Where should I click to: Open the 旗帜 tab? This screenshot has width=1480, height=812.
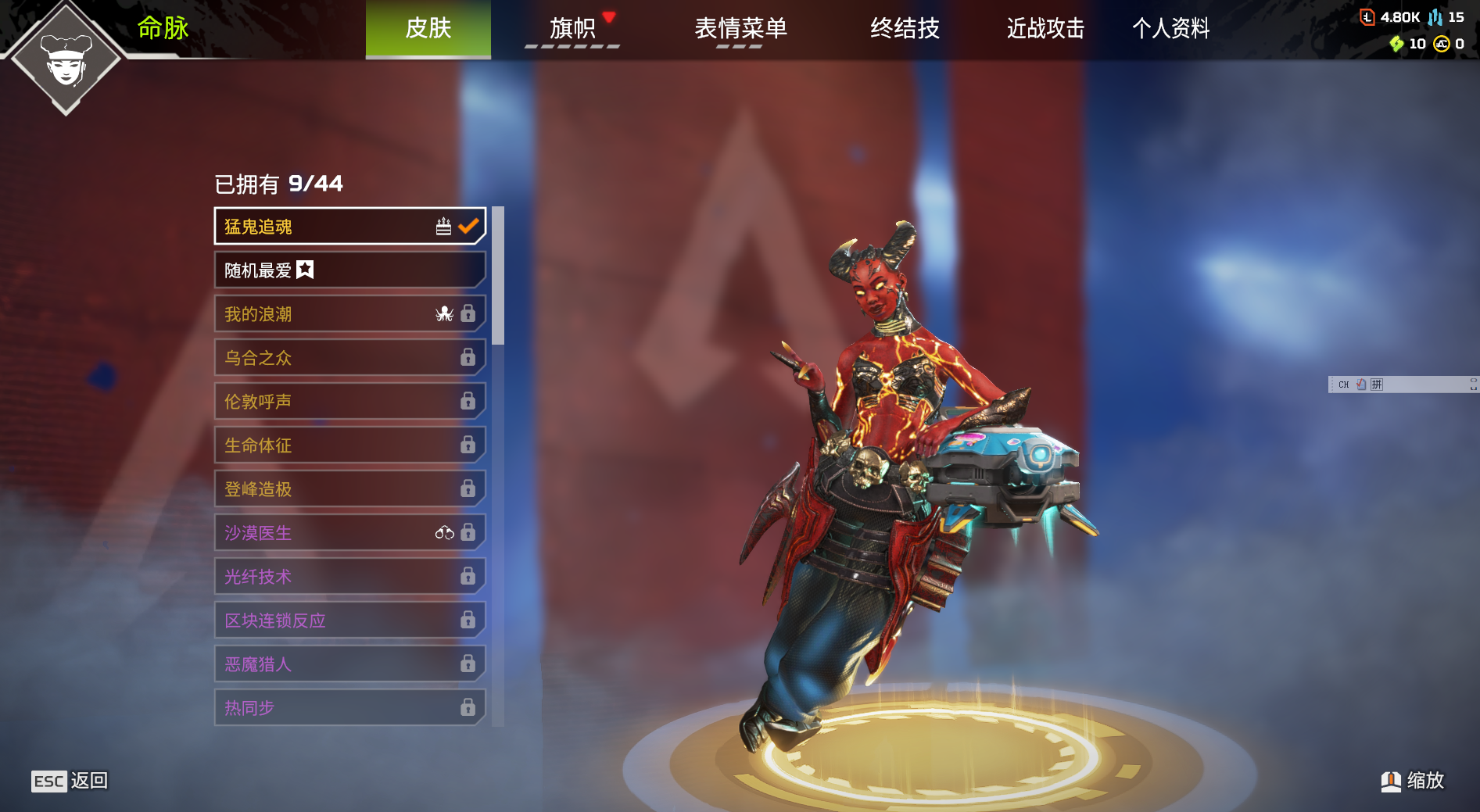(572, 29)
